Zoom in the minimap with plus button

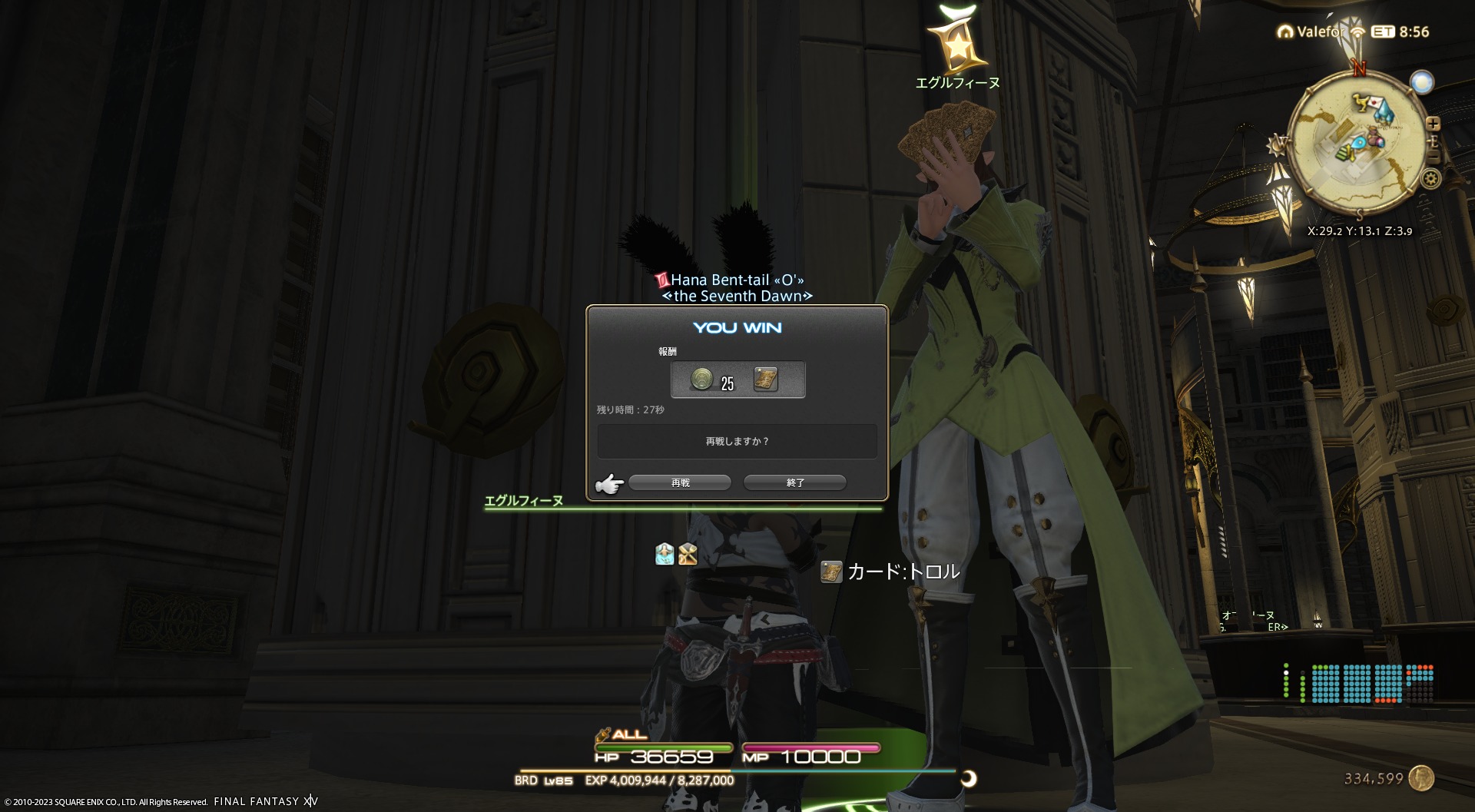(x=1433, y=123)
